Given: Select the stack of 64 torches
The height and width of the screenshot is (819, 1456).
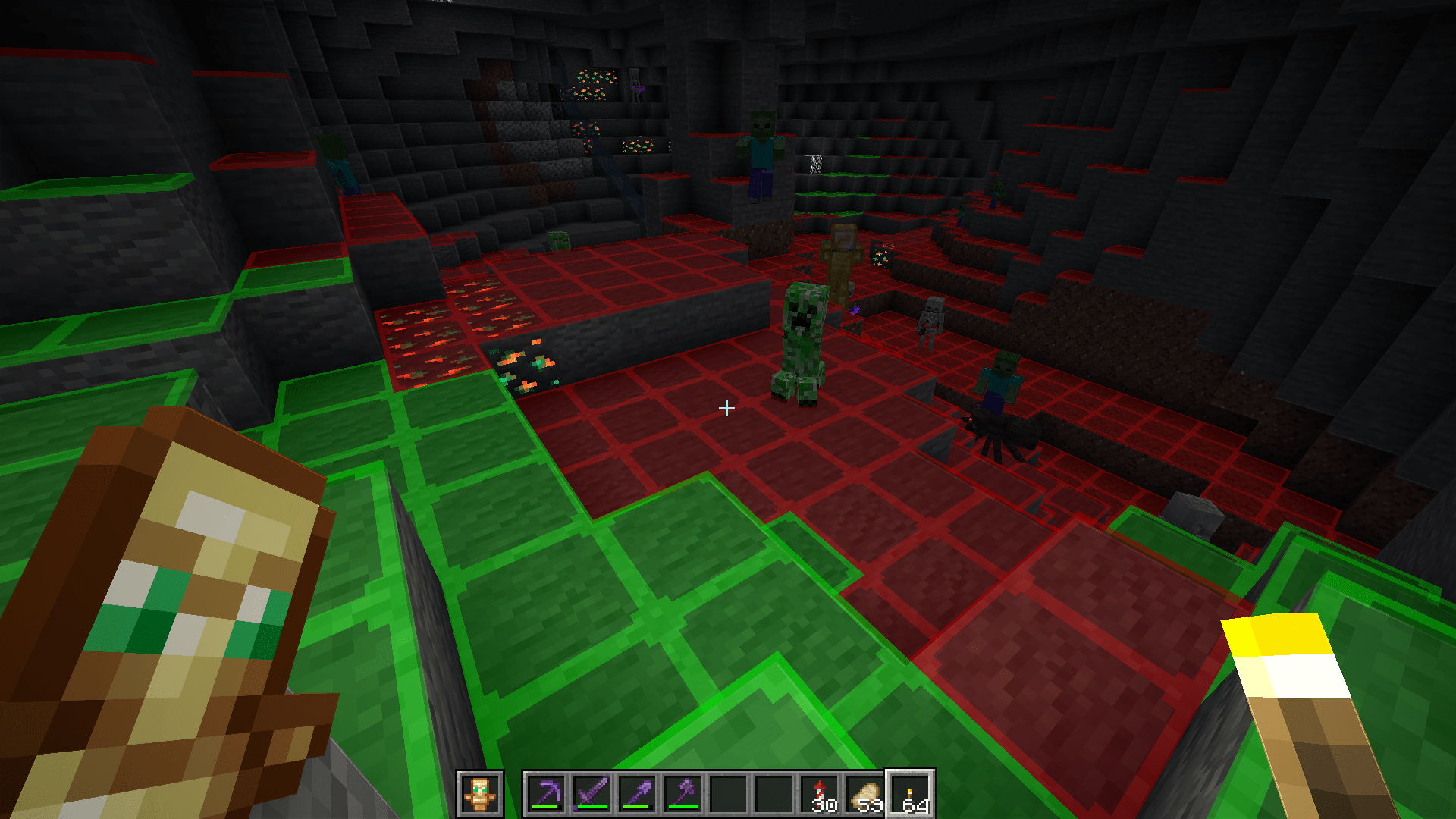Looking at the screenshot, I should click(909, 792).
